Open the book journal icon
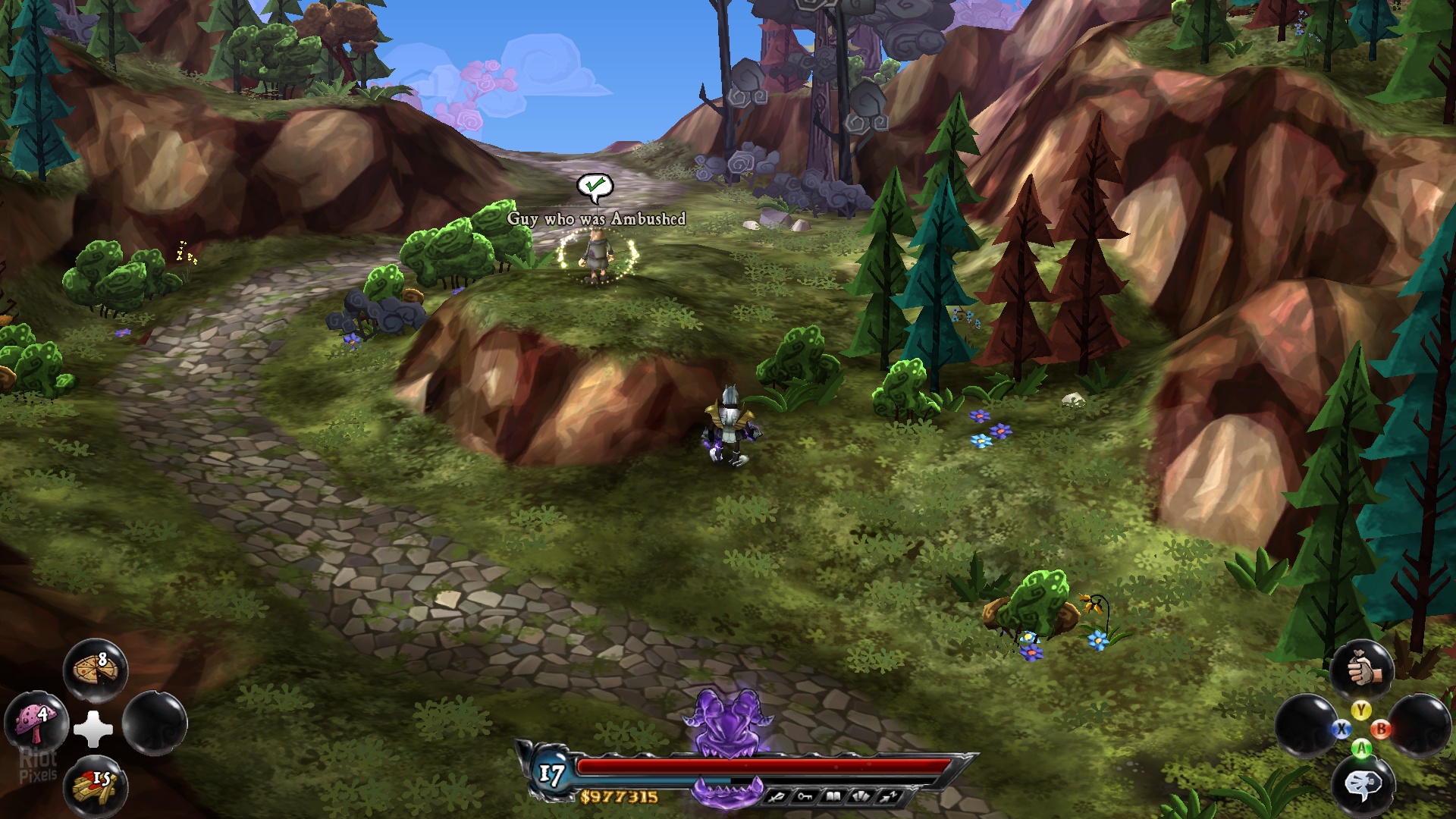Viewport: 1456px width, 819px height. pos(833,797)
